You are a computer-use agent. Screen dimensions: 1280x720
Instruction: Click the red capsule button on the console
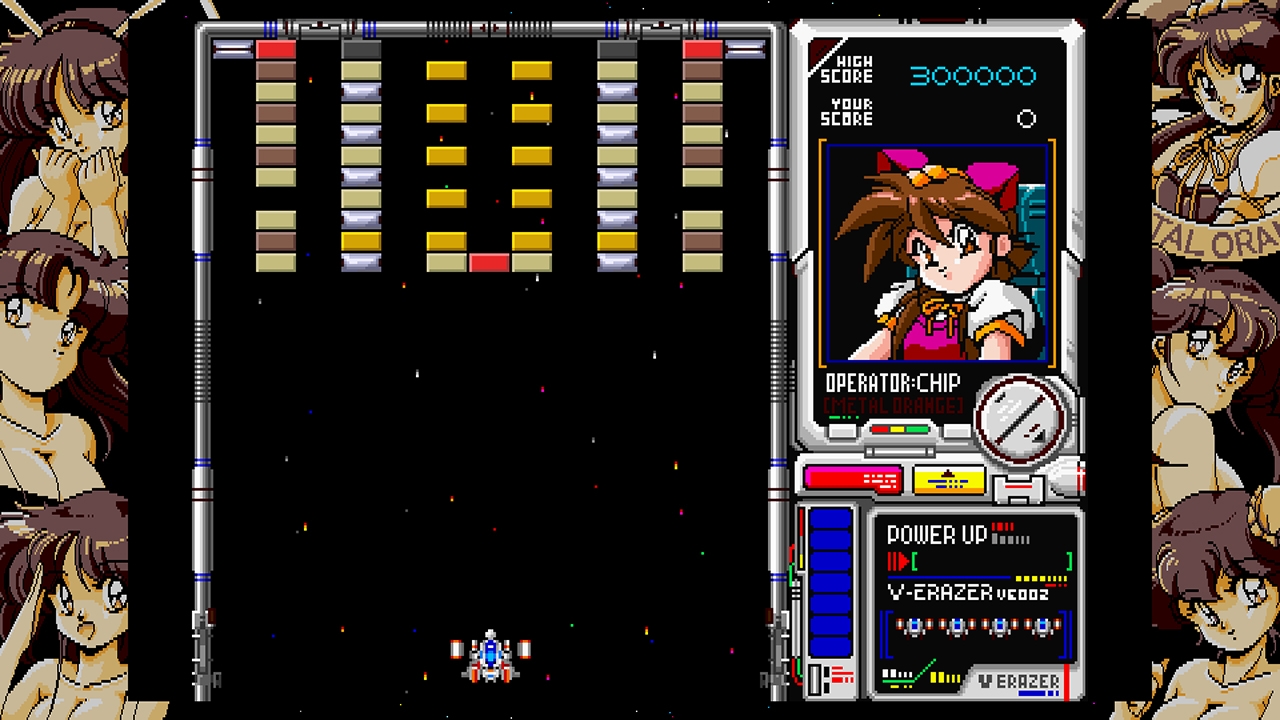pos(851,478)
